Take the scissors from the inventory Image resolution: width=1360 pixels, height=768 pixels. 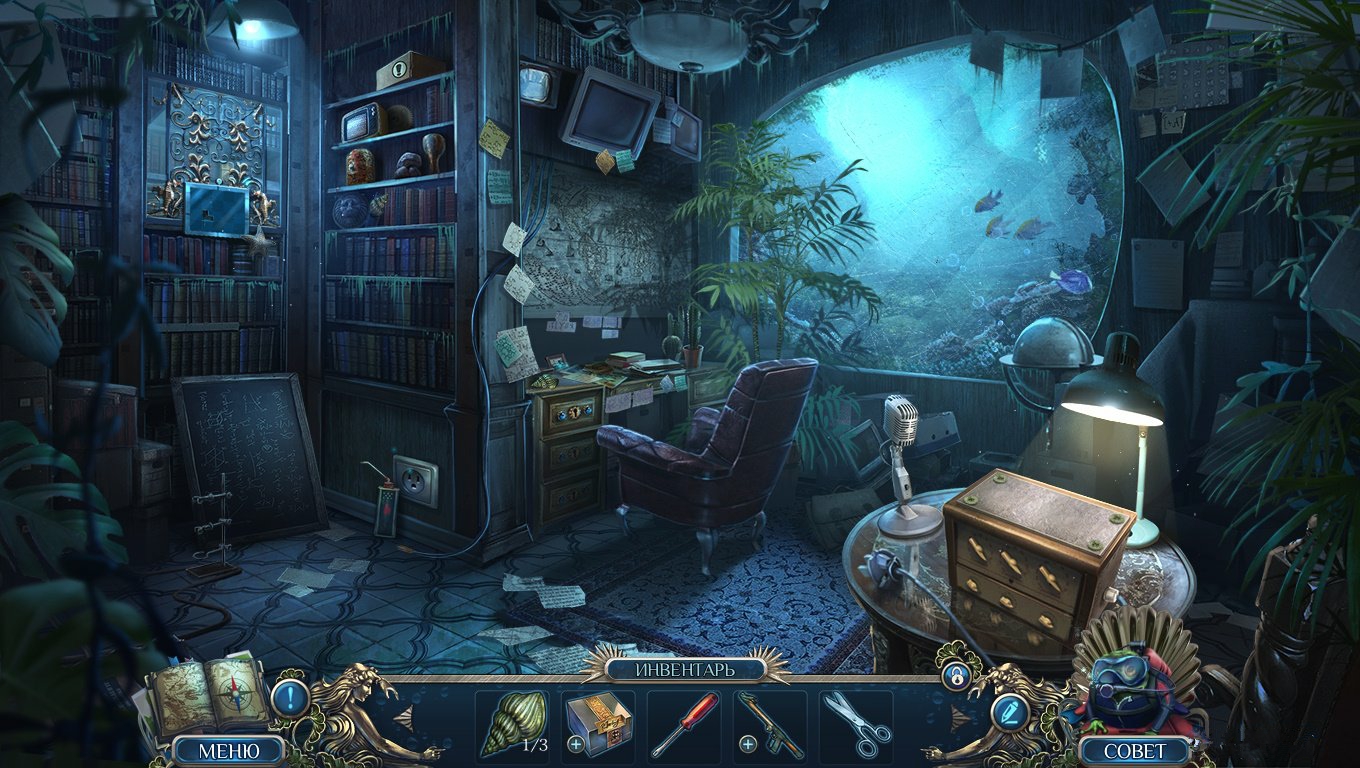pos(857,724)
